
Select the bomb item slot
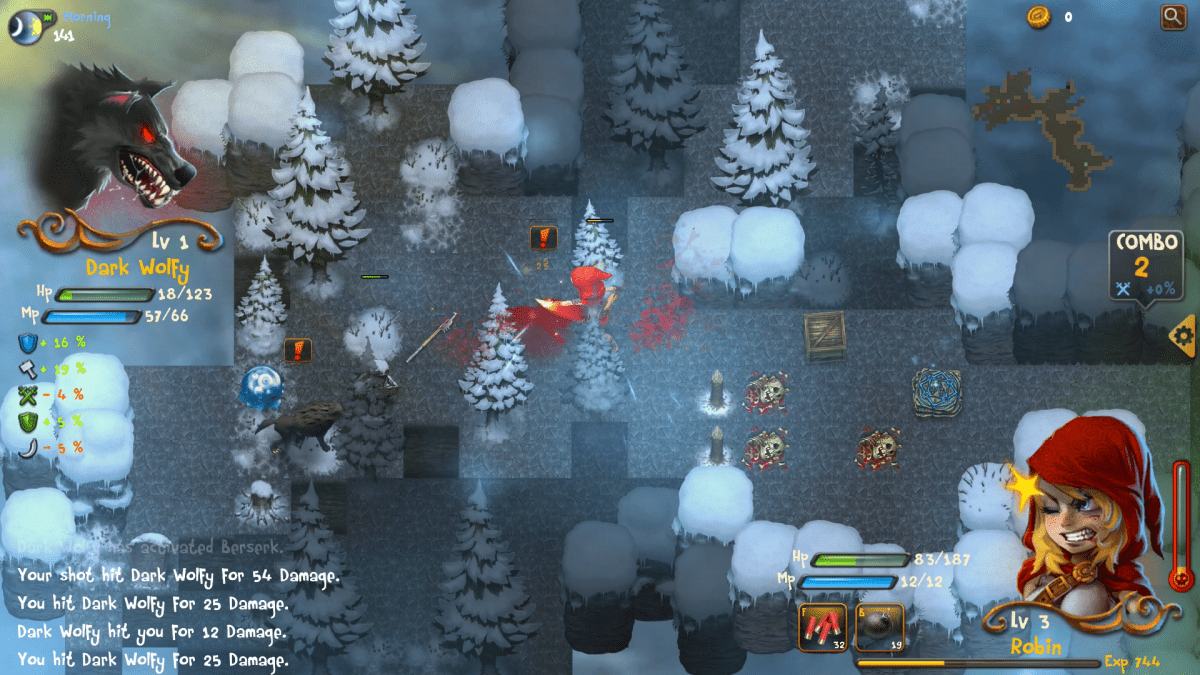tap(880, 628)
